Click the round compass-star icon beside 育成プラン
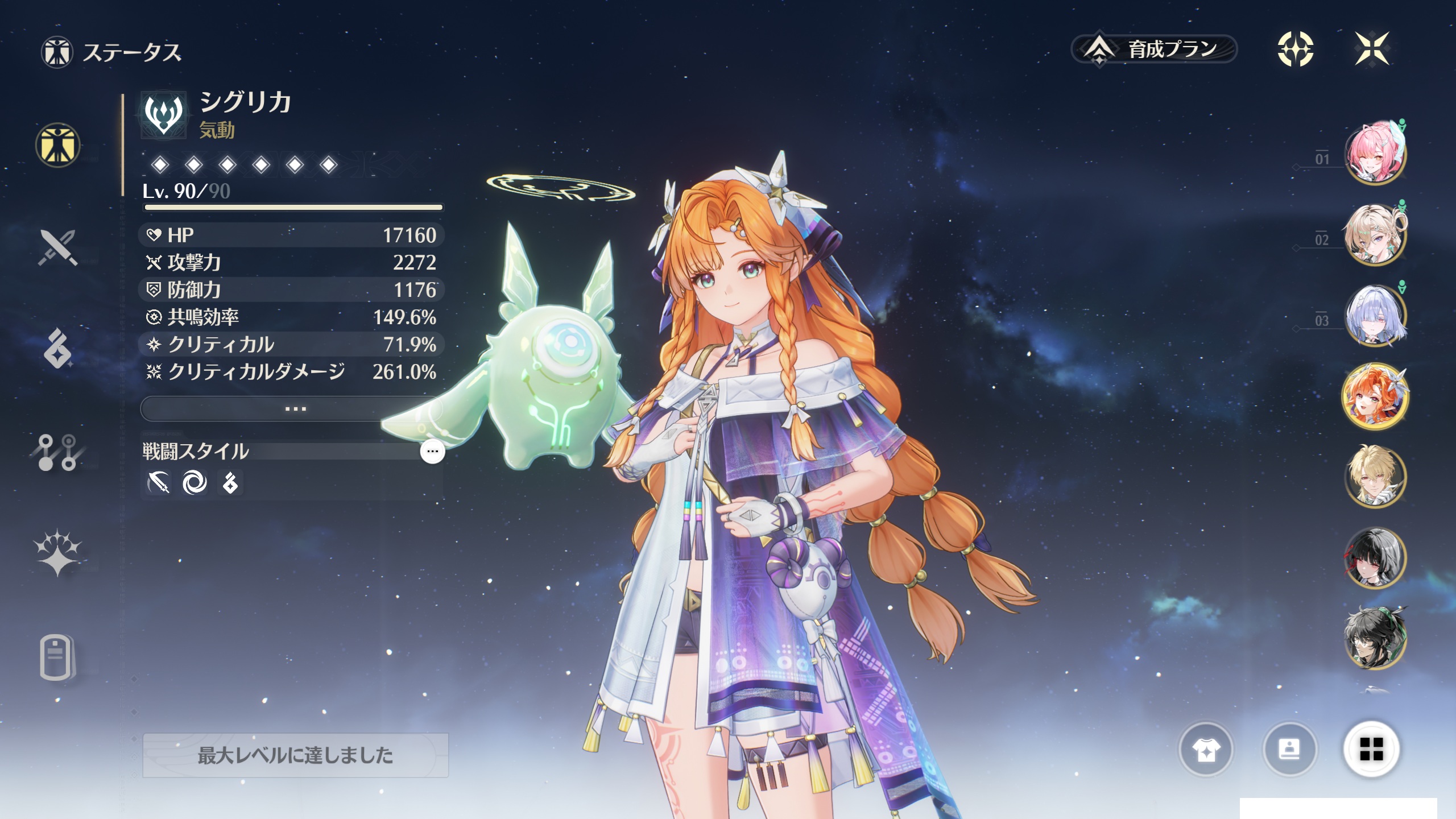1456x819 pixels. click(1295, 49)
